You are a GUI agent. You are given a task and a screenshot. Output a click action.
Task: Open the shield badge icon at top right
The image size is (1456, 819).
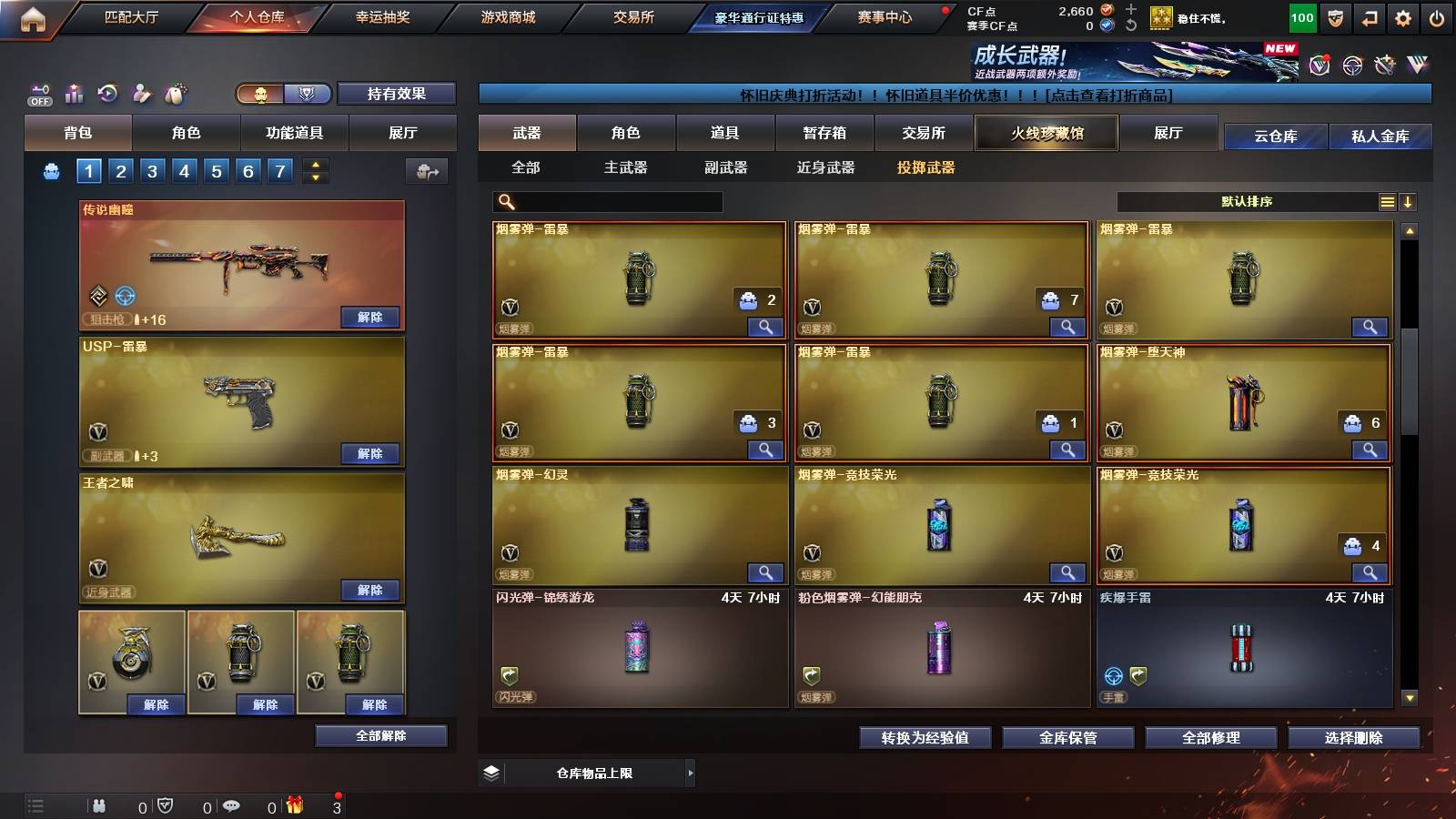(1334, 16)
